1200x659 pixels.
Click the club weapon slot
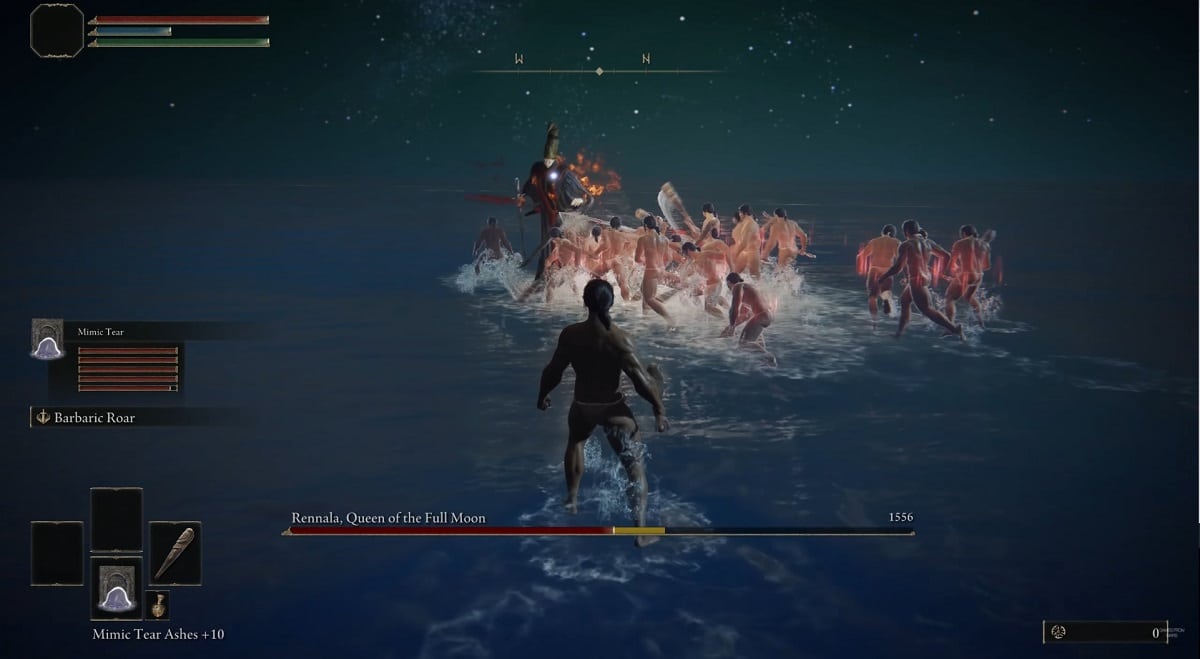point(175,553)
